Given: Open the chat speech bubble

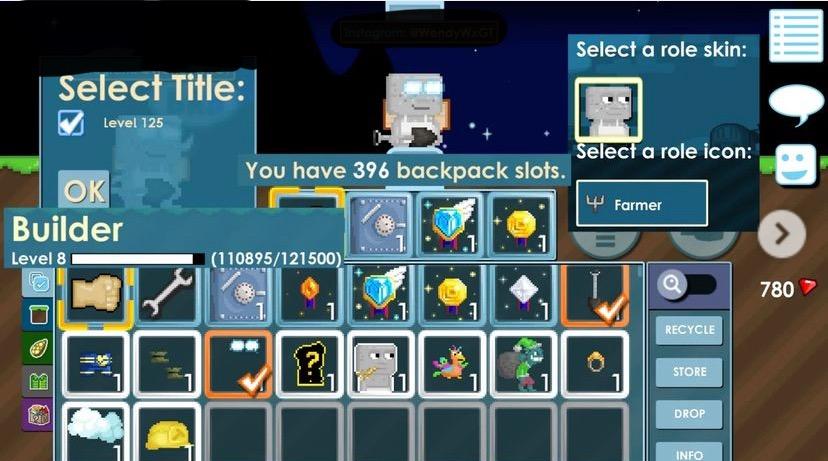Looking at the screenshot, I should (x=796, y=103).
